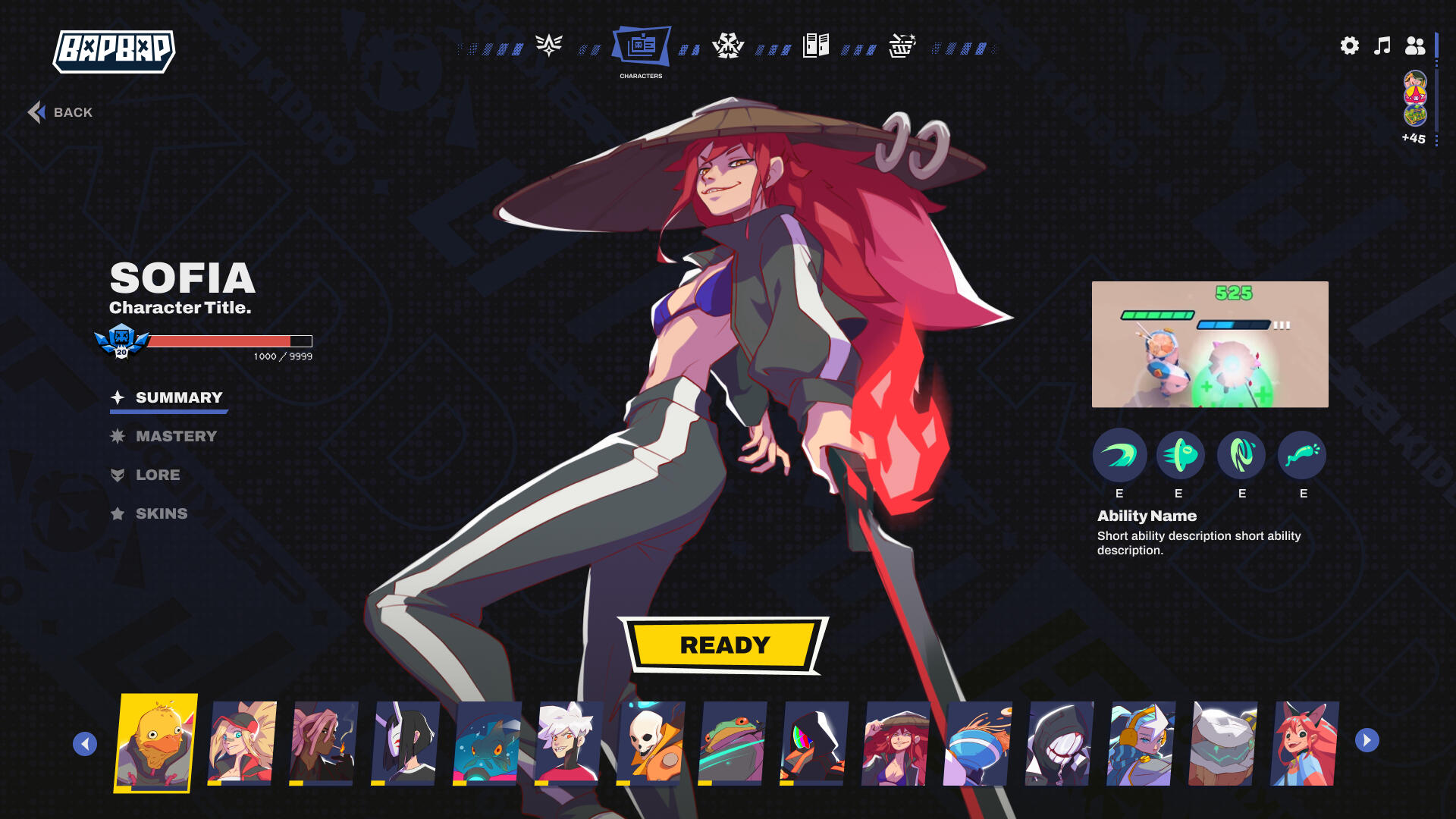The height and width of the screenshot is (819, 1456).
Task: Select the winged star battle icon
Action: pos(548,45)
